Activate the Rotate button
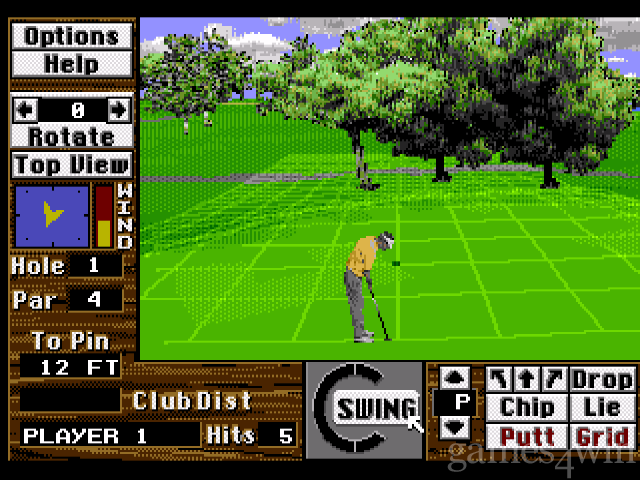This screenshot has width=640, height=480. pos(71,135)
